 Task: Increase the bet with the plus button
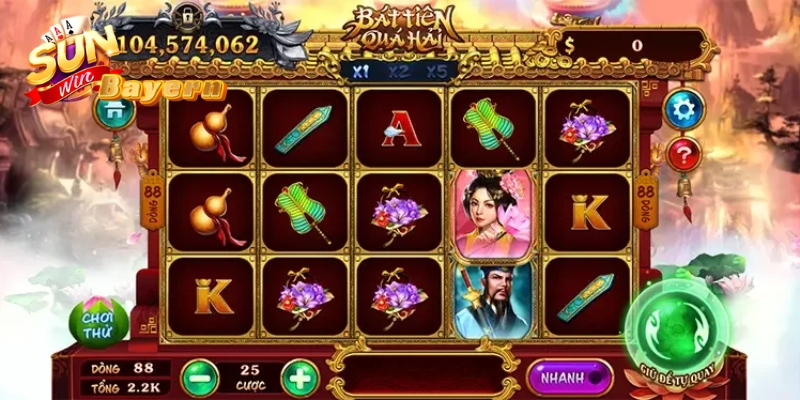point(300,376)
